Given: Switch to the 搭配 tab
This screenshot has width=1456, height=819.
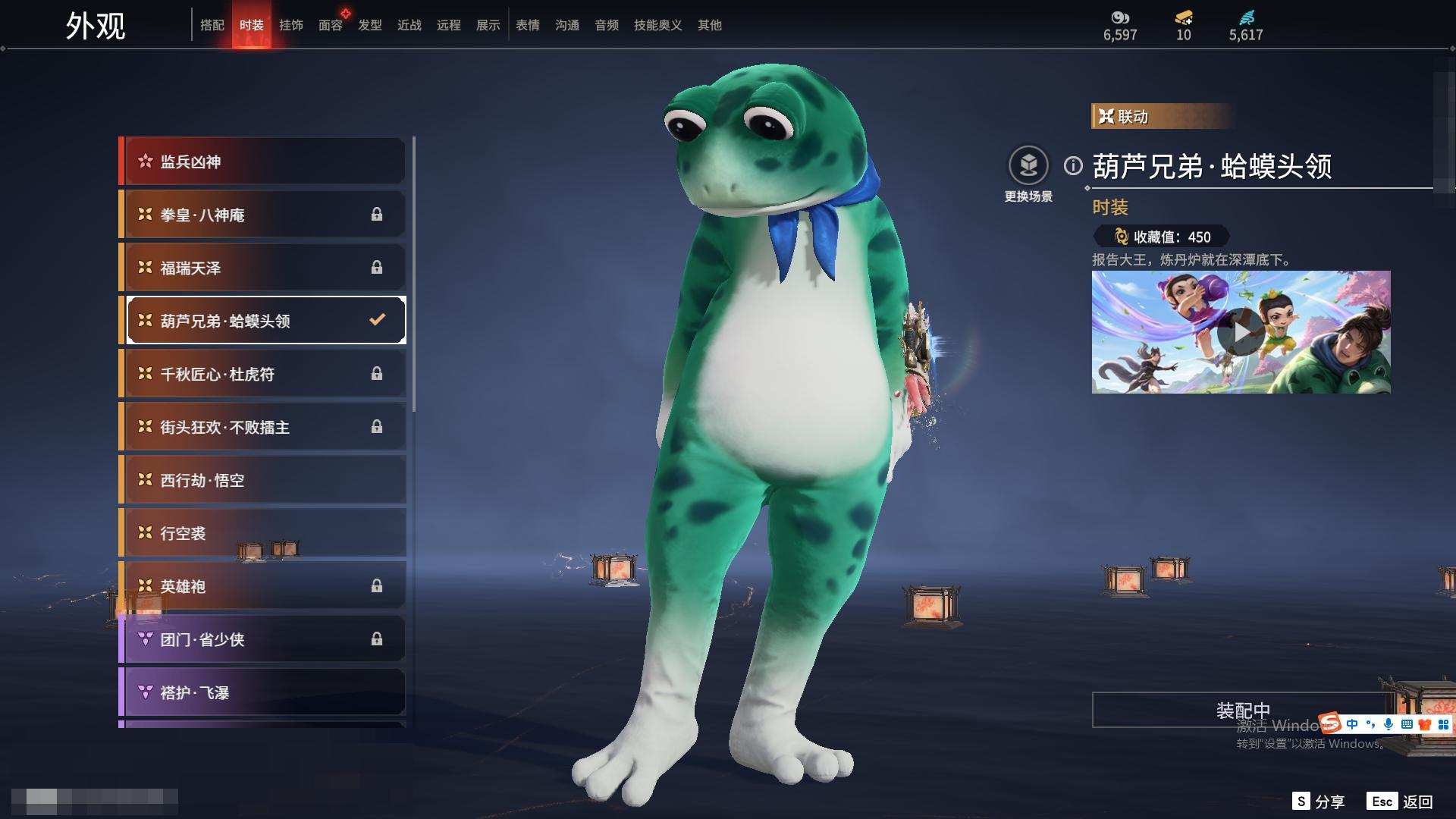Looking at the screenshot, I should point(212,25).
